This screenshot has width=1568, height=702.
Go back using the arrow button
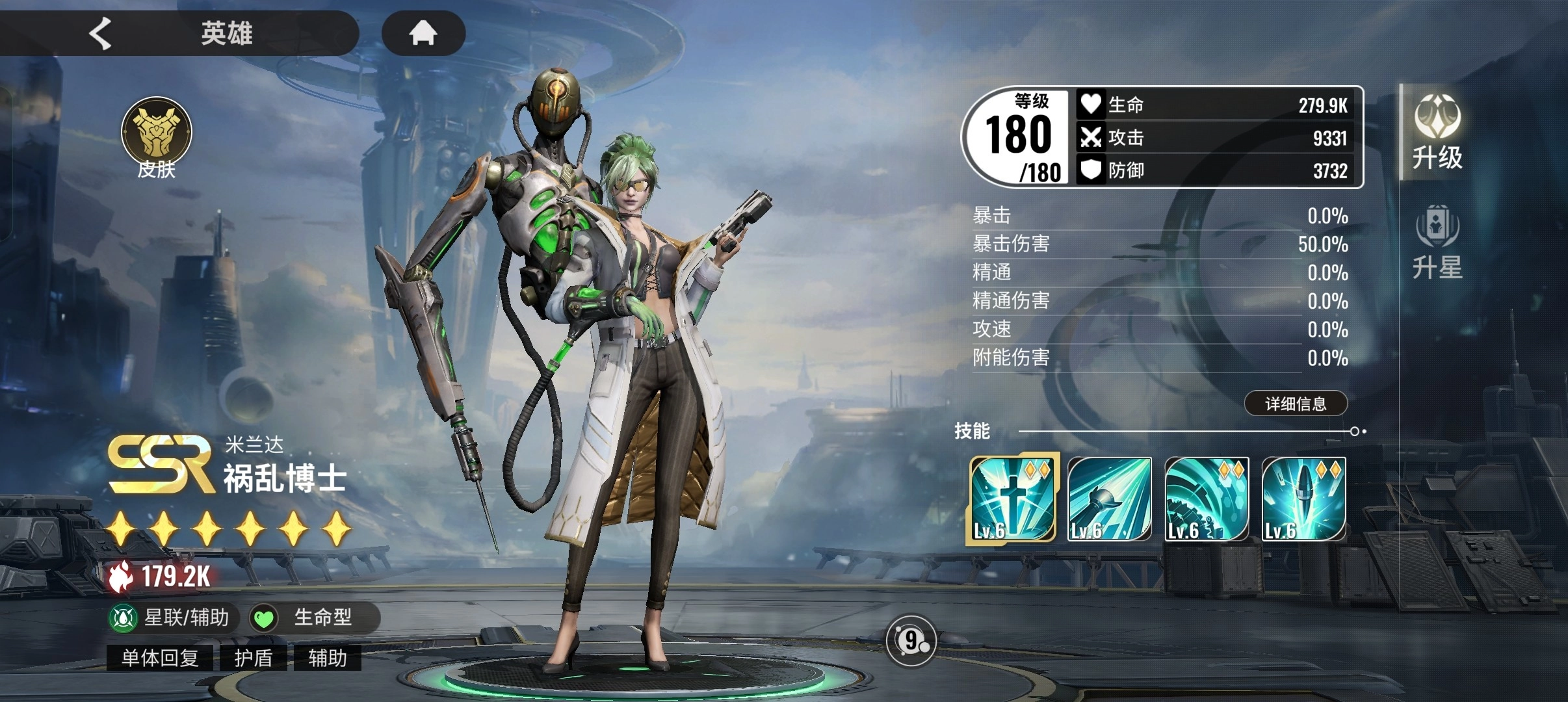click(x=101, y=33)
